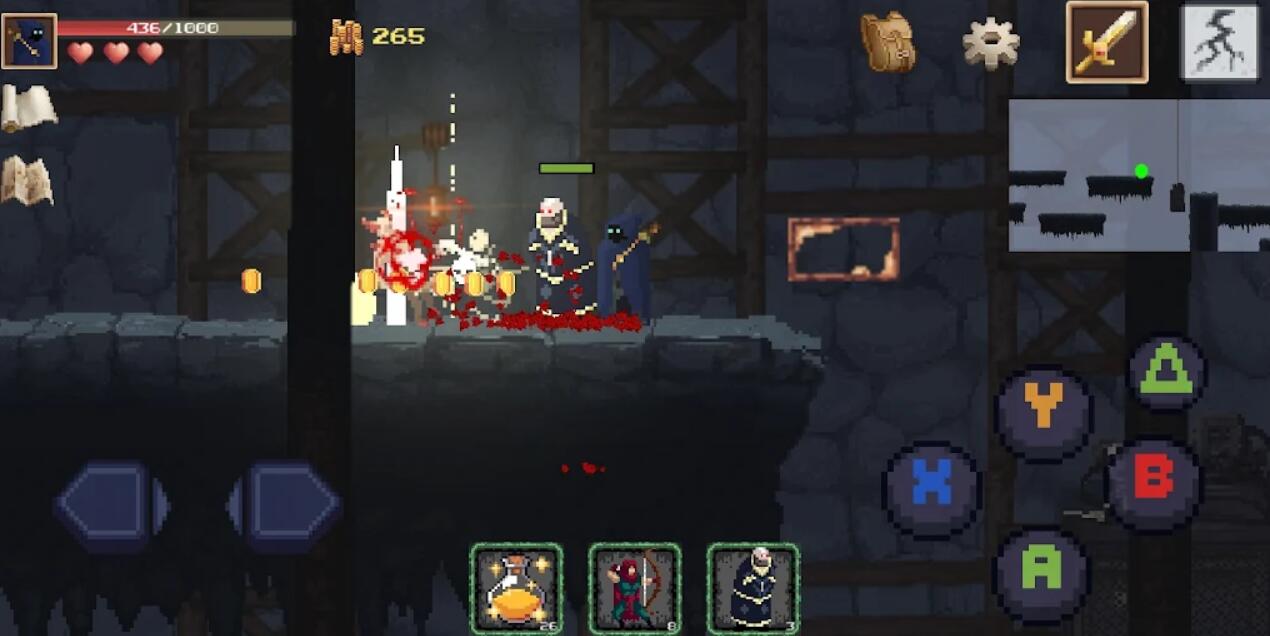1270x636 pixels.
Task: Open the folded map icon
Action: (27, 181)
